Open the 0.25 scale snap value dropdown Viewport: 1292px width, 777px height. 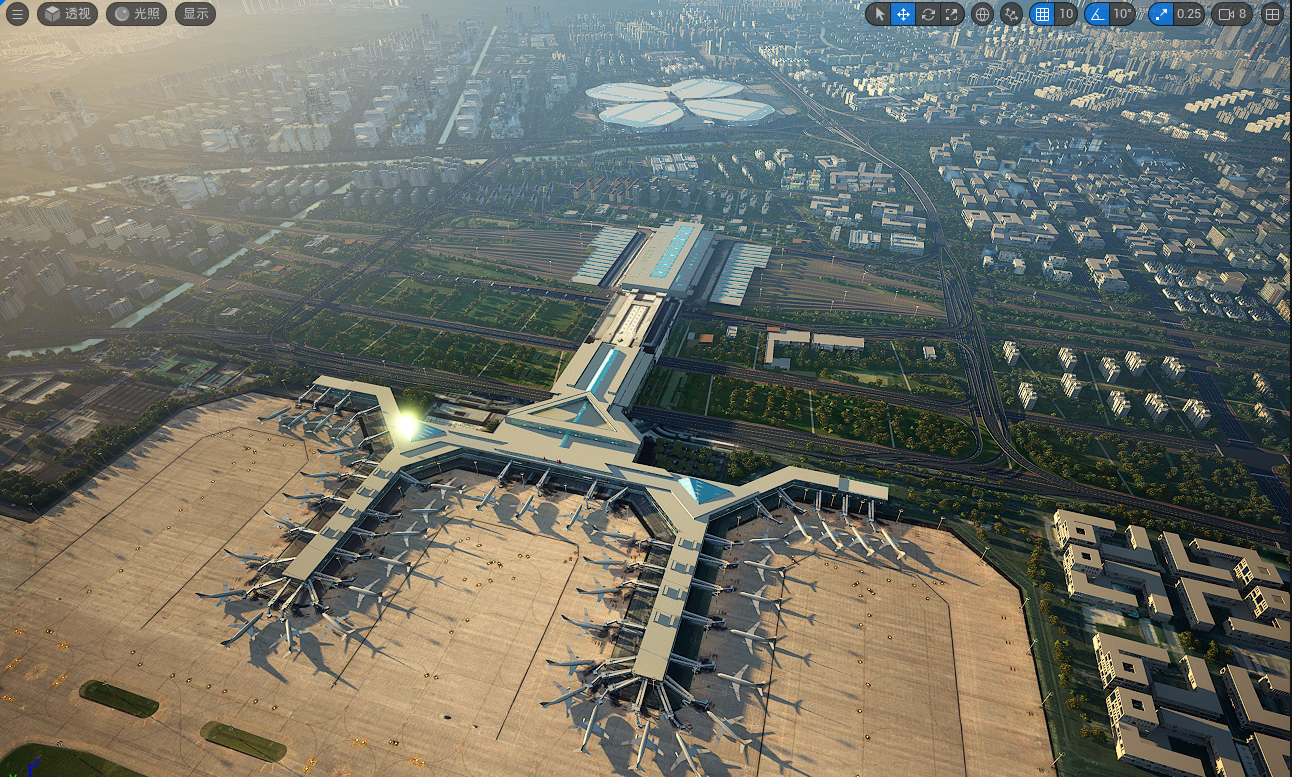(x=1189, y=14)
